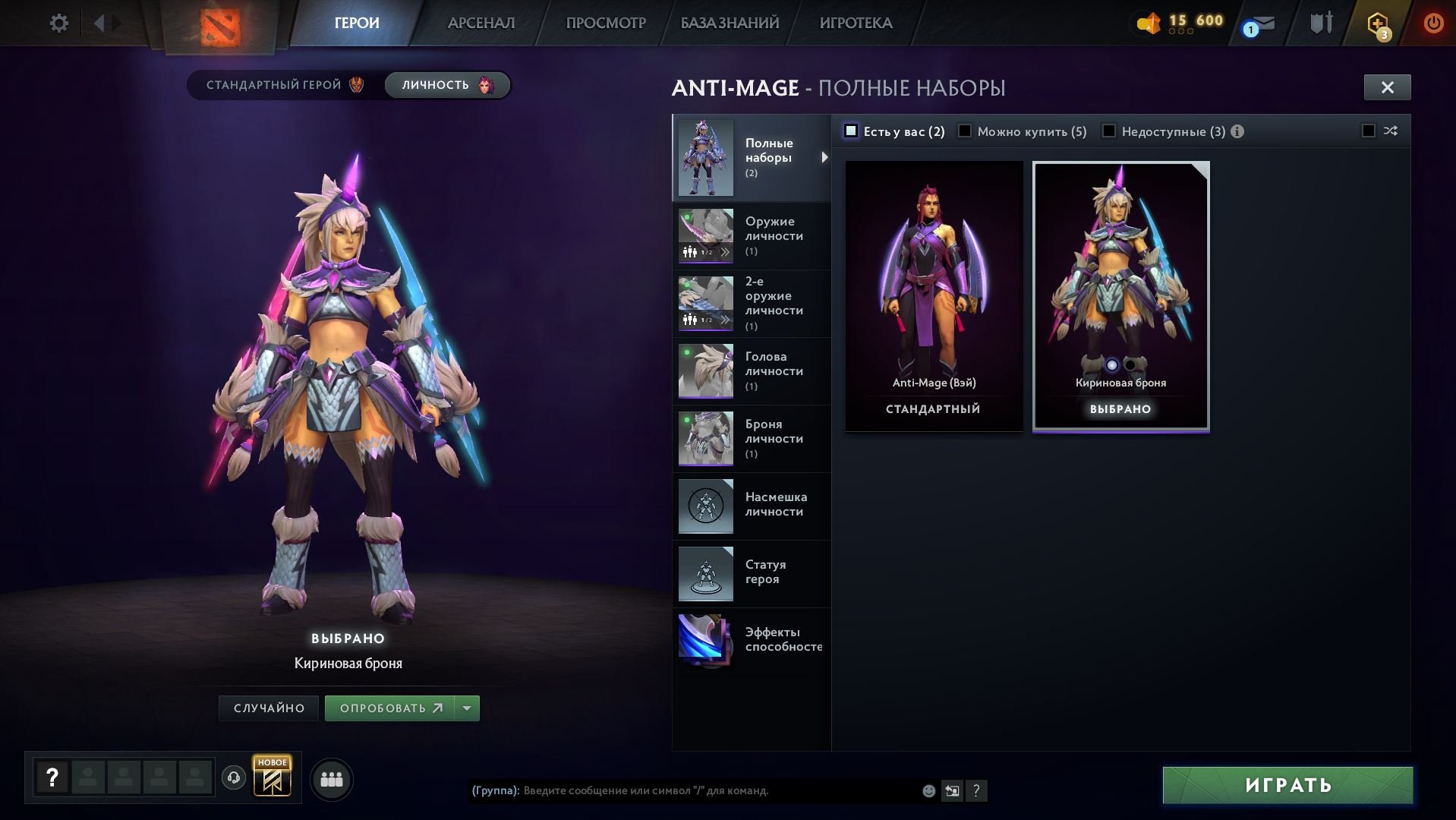The image size is (1456, 820).
Task: Click the power/exit icon top right
Action: (1433, 23)
